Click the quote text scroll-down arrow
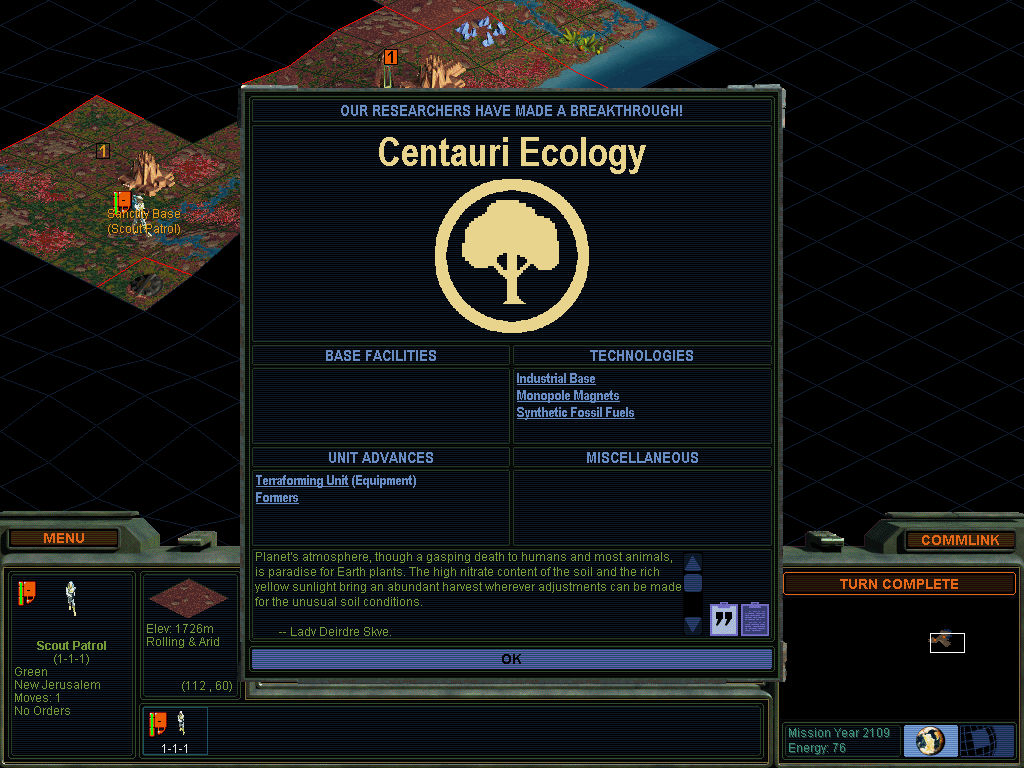 click(x=693, y=625)
